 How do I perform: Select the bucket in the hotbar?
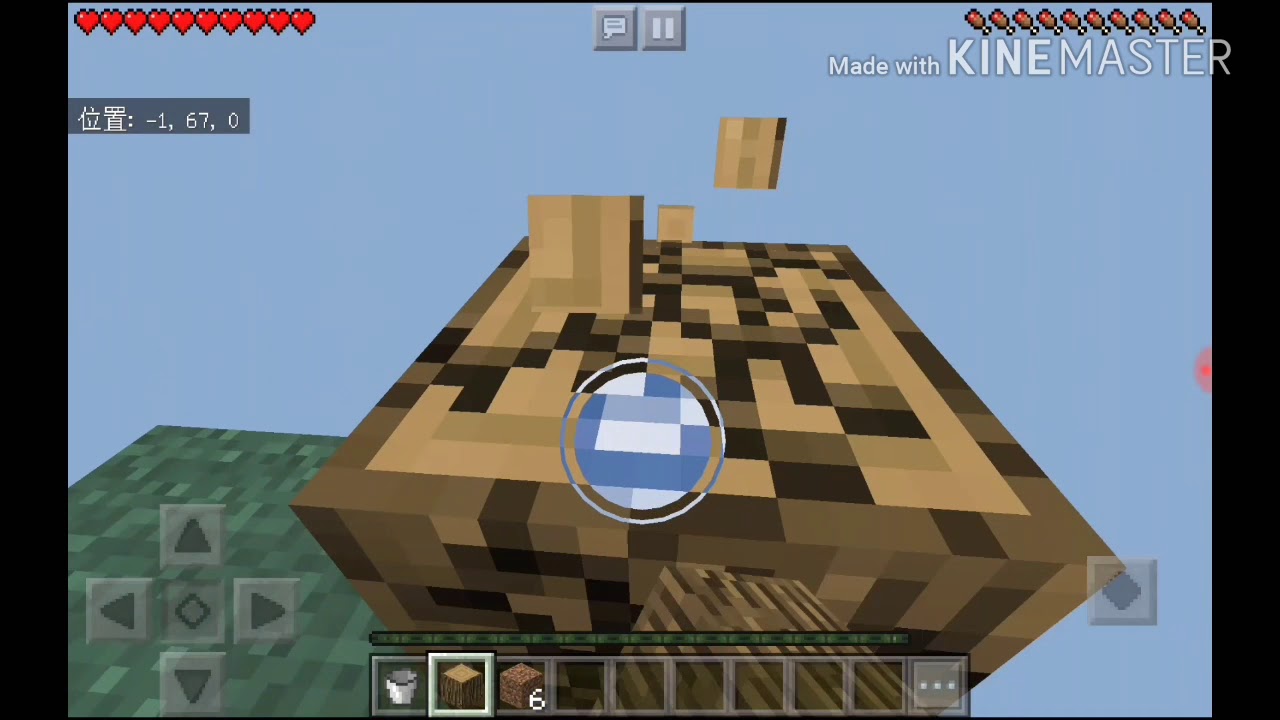pyautogui.click(x=399, y=683)
